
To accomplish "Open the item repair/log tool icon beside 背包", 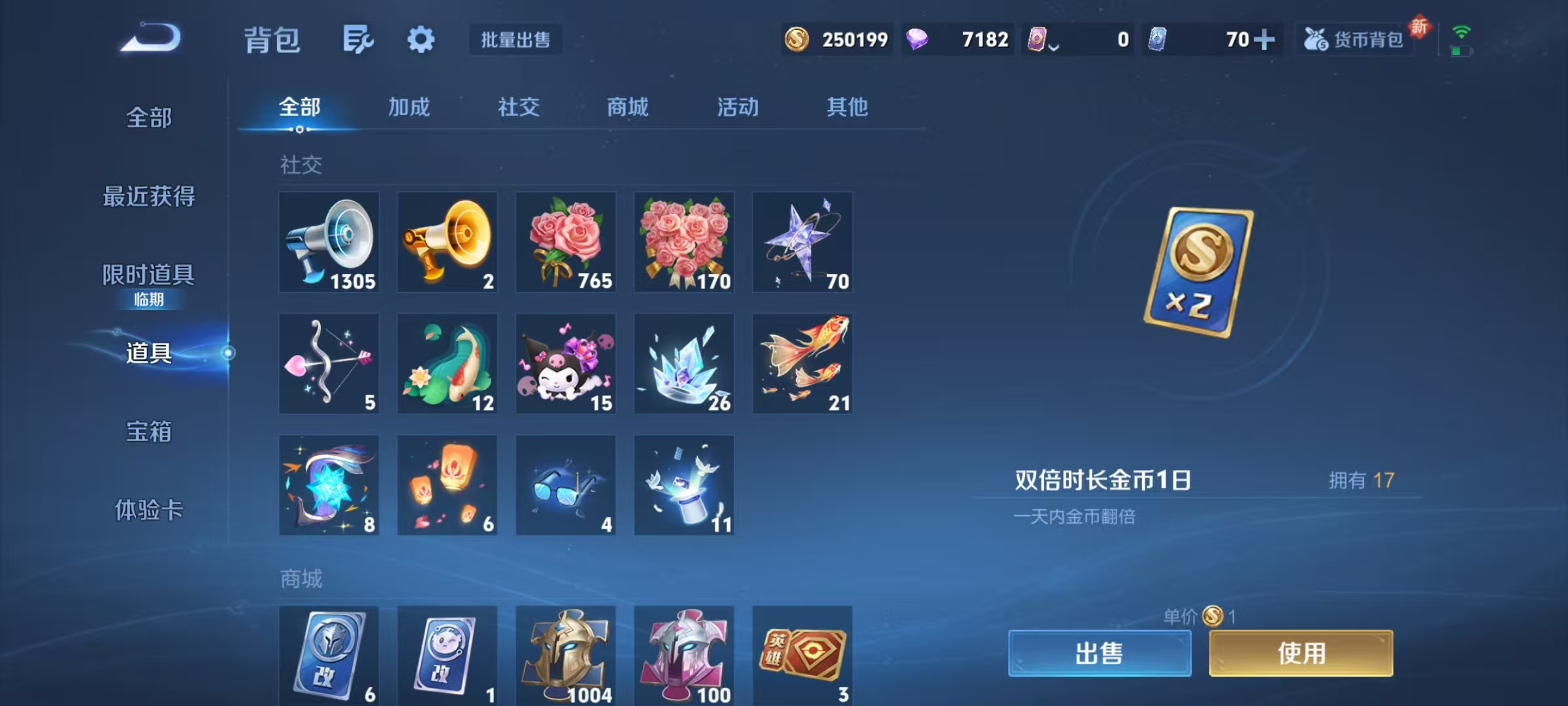I will [x=358, y=39].
